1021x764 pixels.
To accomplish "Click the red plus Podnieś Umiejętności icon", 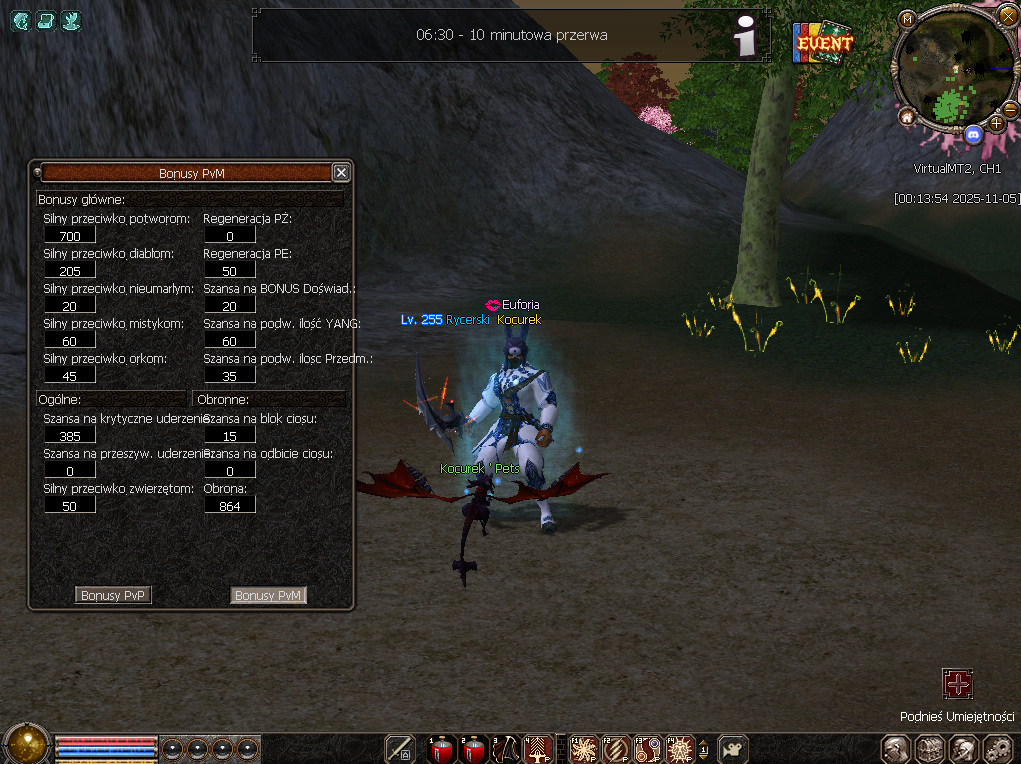I will [957, 684].
